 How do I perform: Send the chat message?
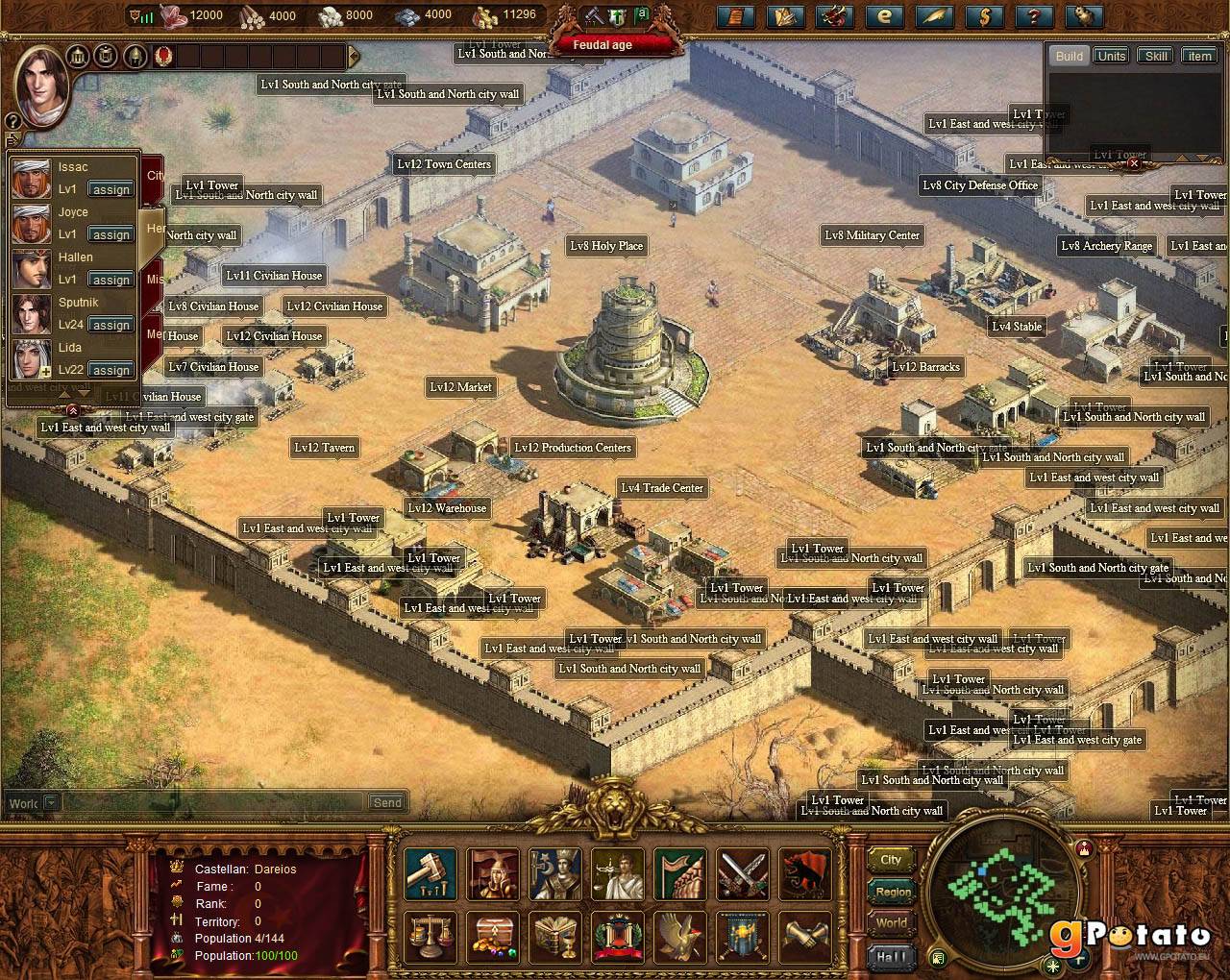(387, 802)
